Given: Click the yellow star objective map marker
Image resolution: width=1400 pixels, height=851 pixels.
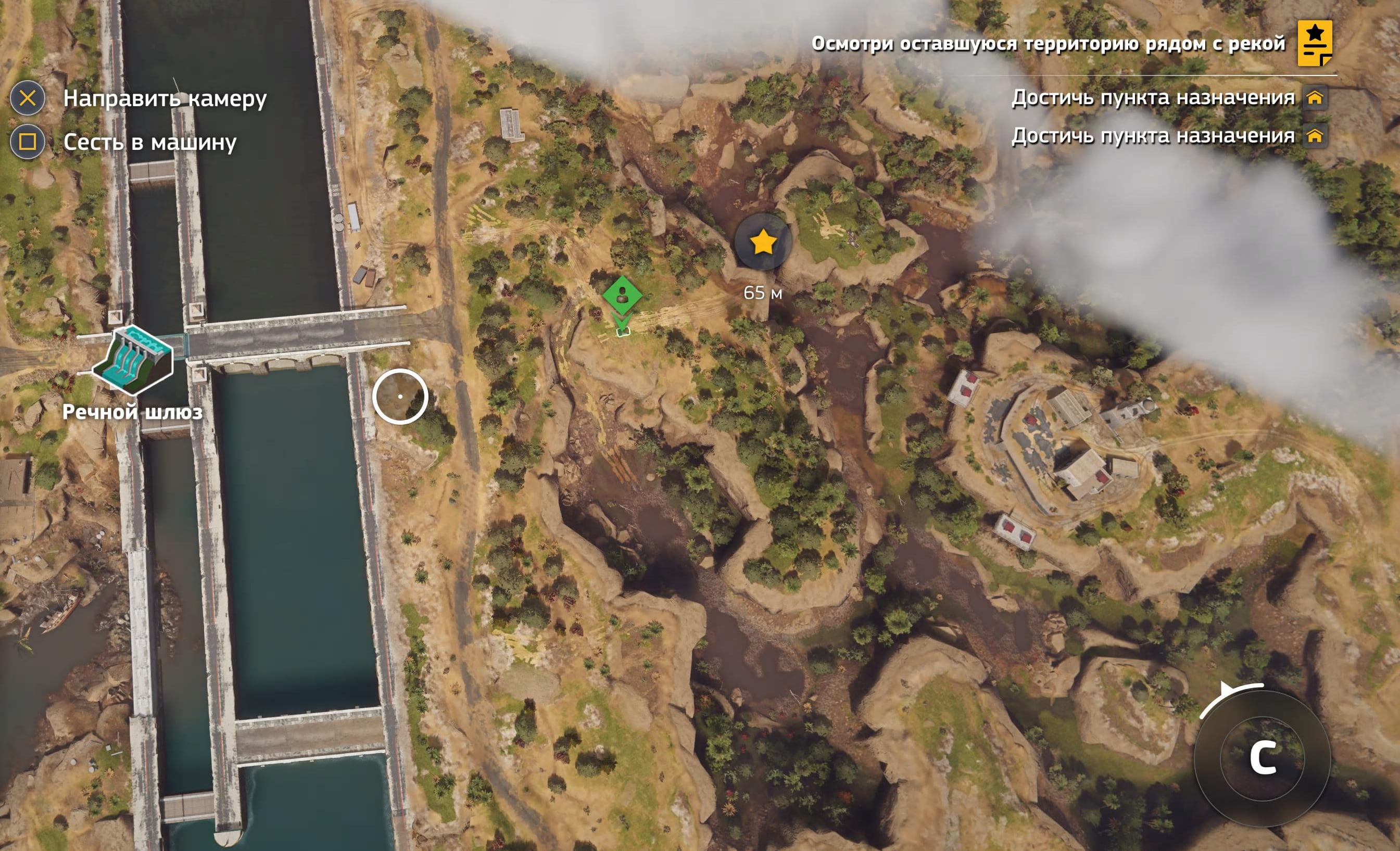Looking at the screenshot, I should coord(763,243).
